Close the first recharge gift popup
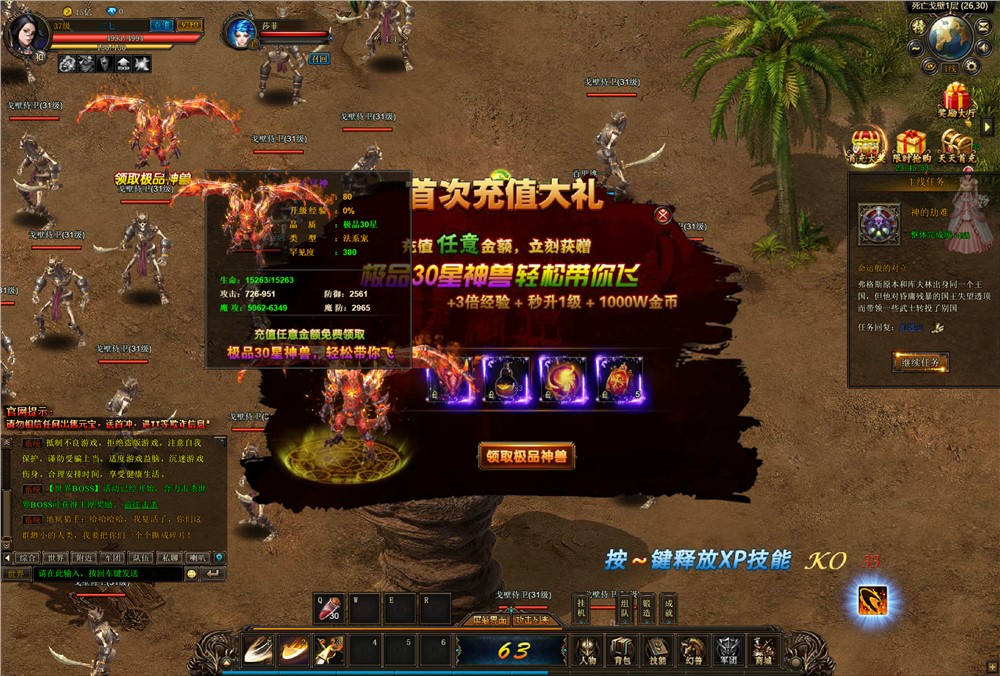Image resolution: width=1000 pixels, height=676 pixels. coord(662,215)
